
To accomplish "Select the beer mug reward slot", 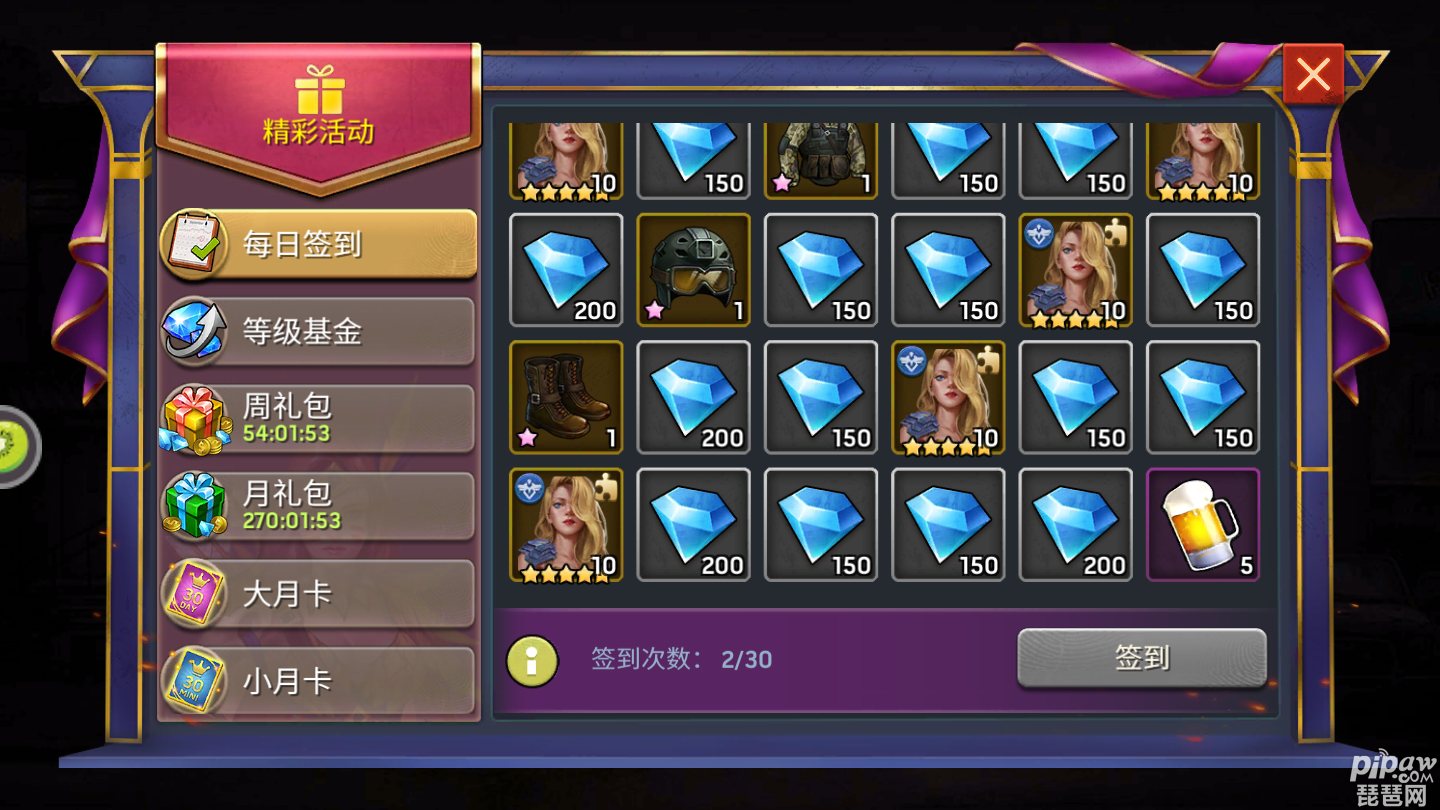I will (1203, 525).
